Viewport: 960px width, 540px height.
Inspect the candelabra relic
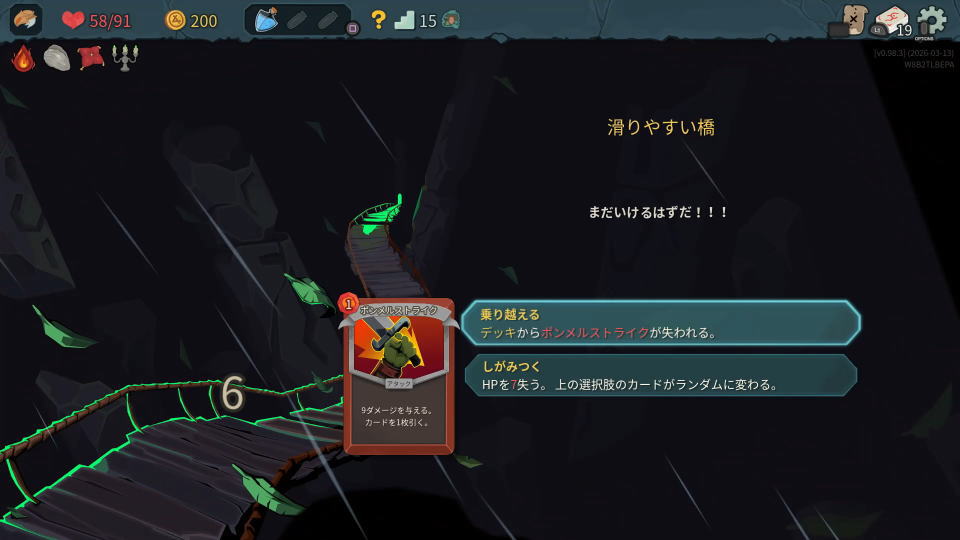pos(125,58)
